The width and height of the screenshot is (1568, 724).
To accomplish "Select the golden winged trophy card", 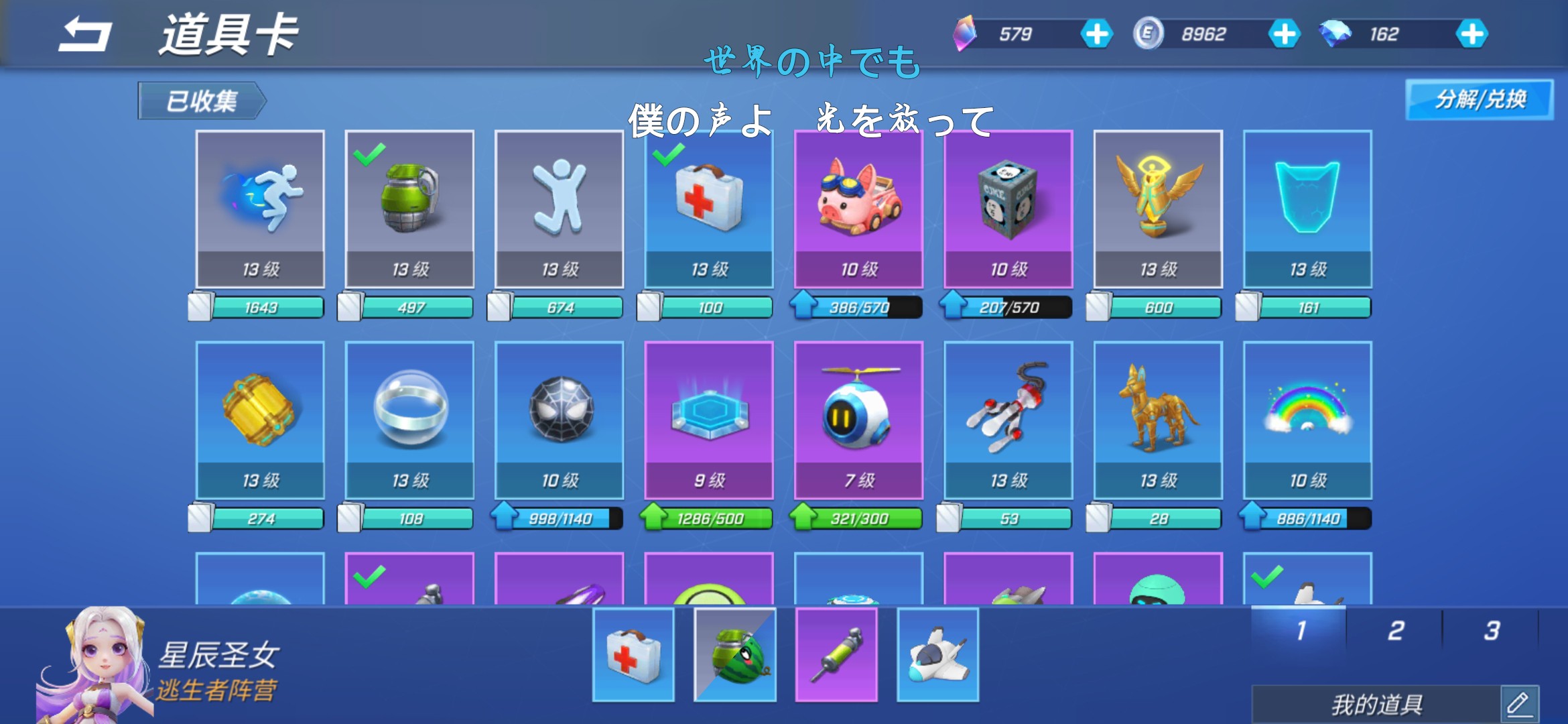I will [1158, 209].
